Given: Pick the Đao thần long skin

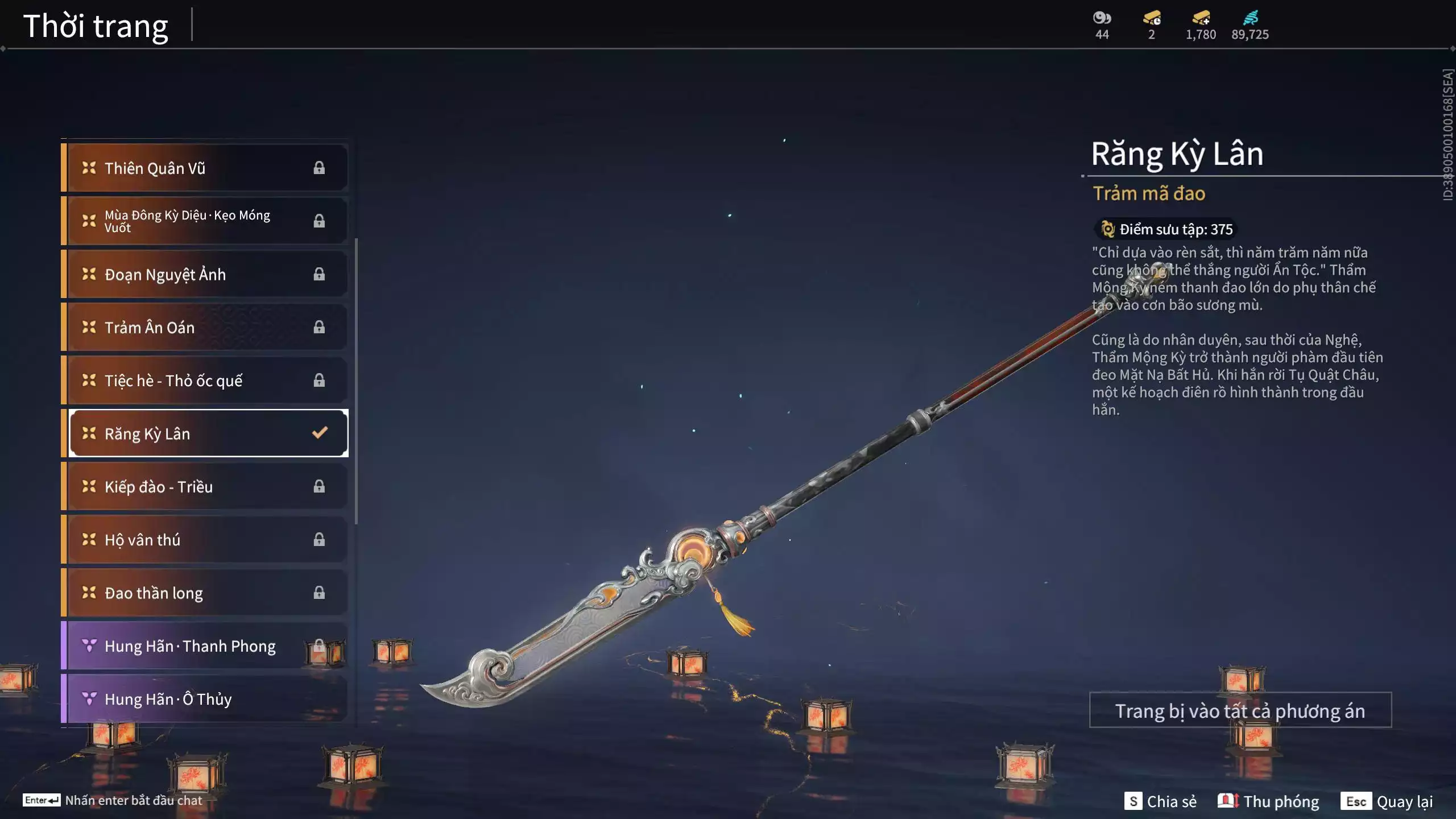Looking at the screenshot, I should coord(205,593).
